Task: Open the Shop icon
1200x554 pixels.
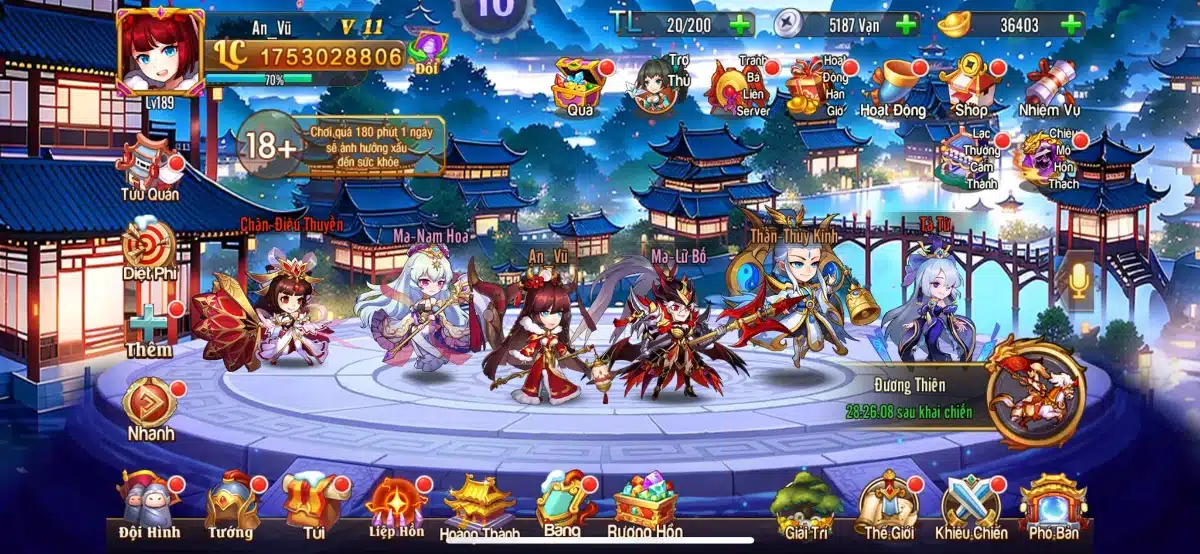Action: tap(971, 84)
